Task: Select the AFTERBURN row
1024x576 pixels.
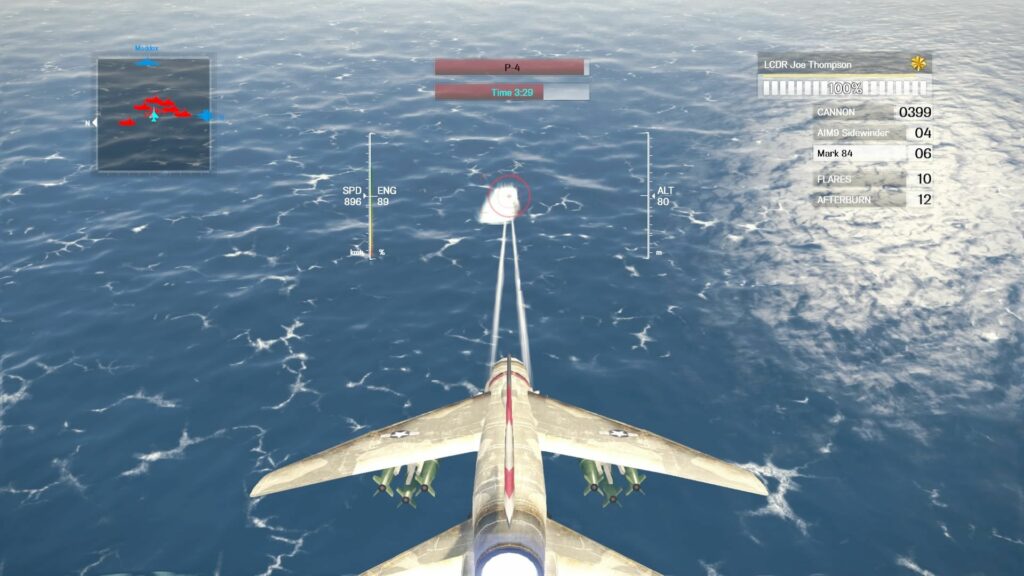Action: [x=872, y=199]
